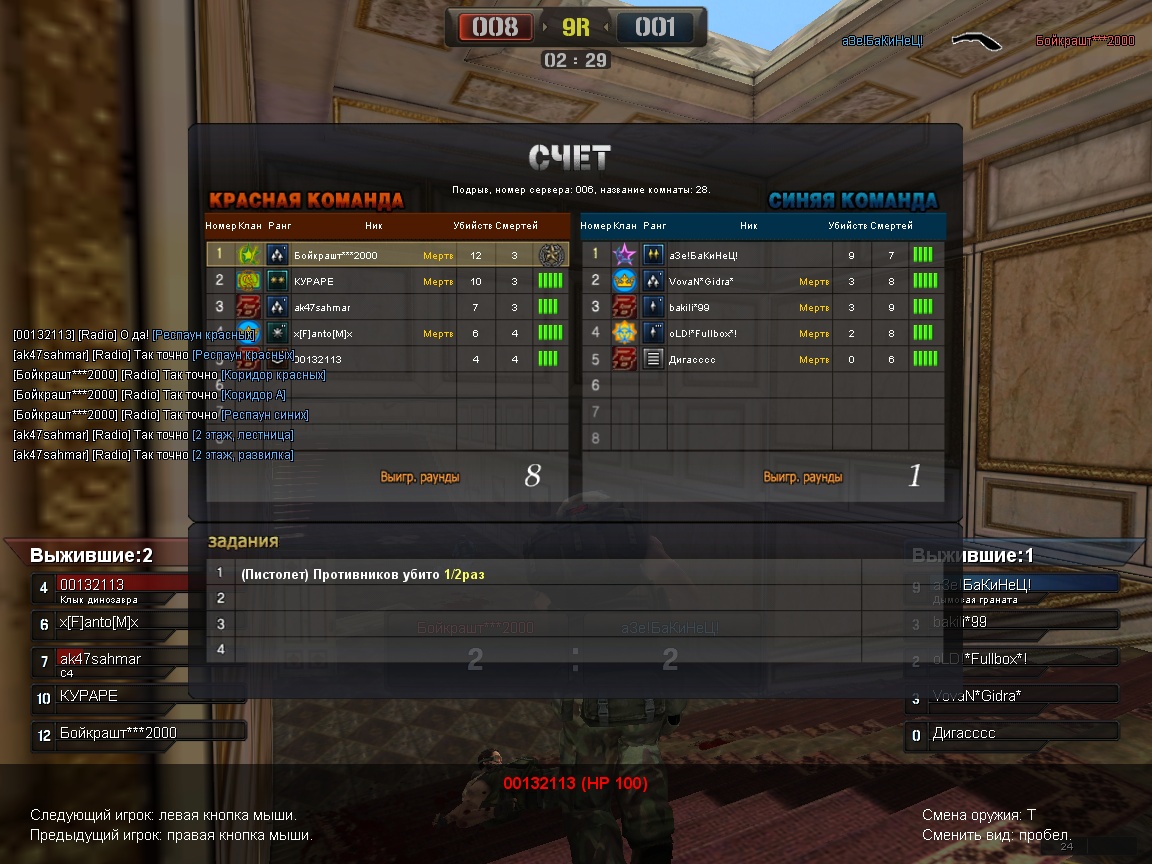Select Бойкрашт***2000 row in the red team scoreboard

(x=387, y=255)
